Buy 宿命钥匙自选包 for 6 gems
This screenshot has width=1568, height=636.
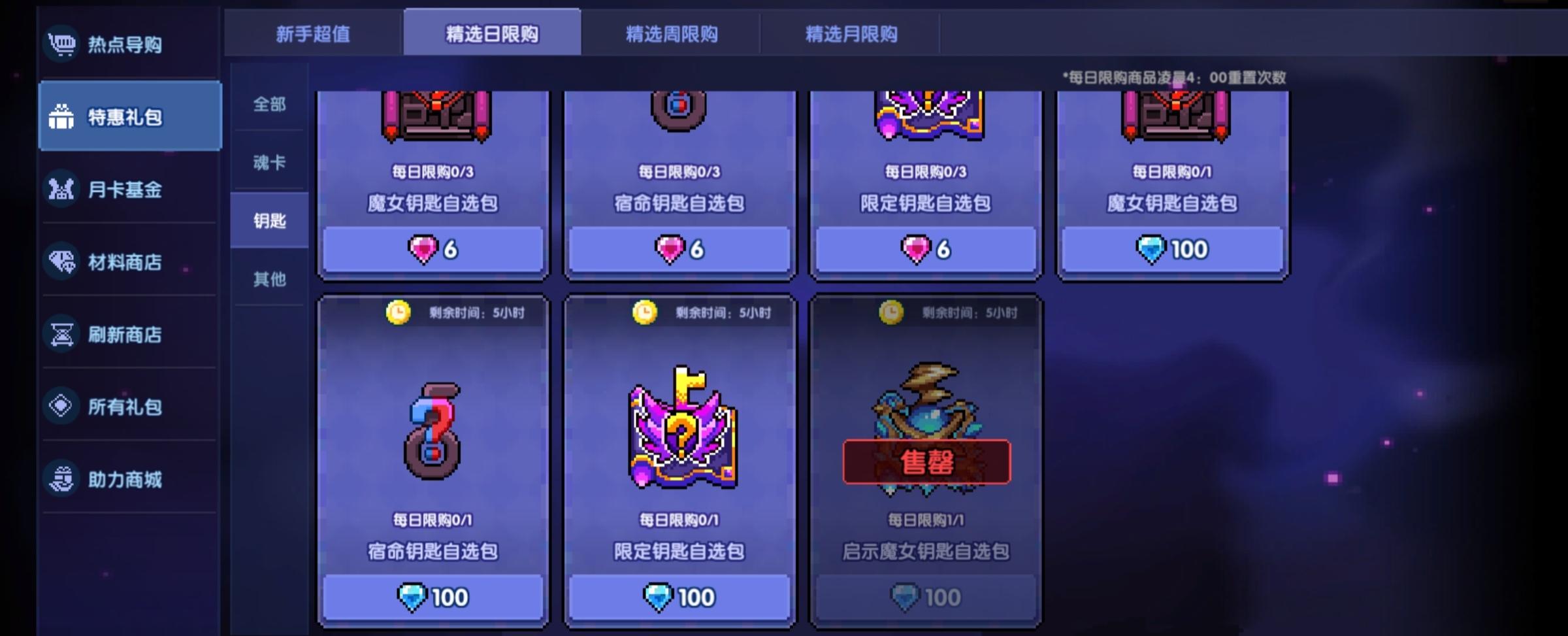[679, 249]
